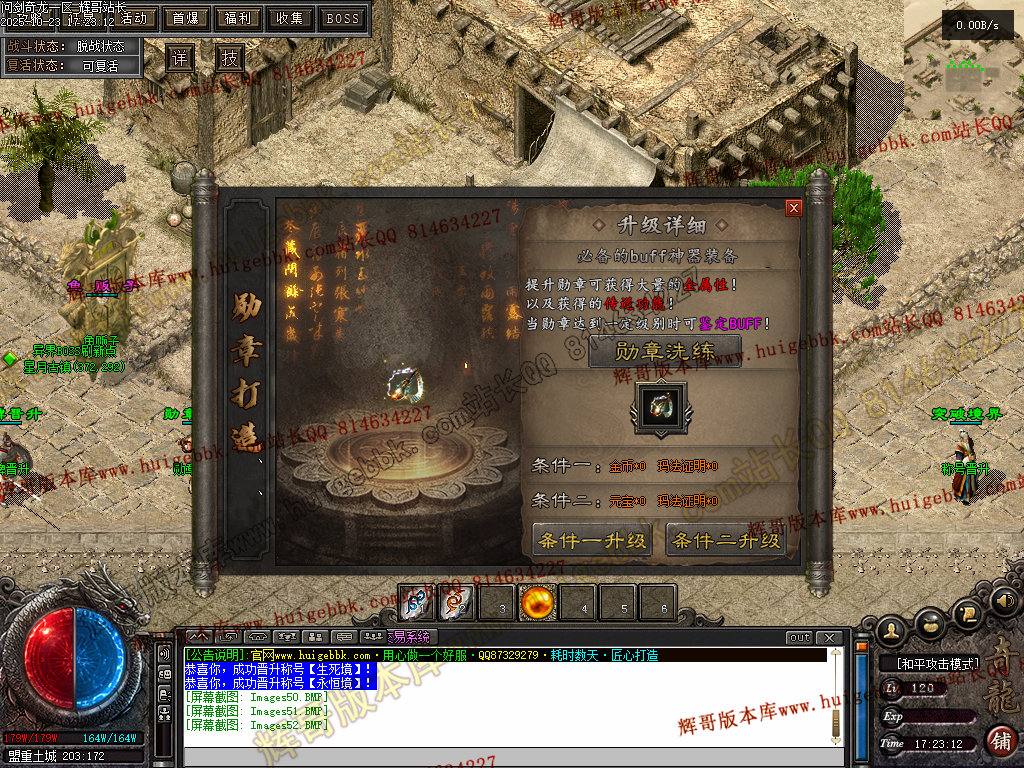Toggle the sound speaker icon
Image resolution: width=1024 pixels, height=768 pixels.
tap(1004, 601)
